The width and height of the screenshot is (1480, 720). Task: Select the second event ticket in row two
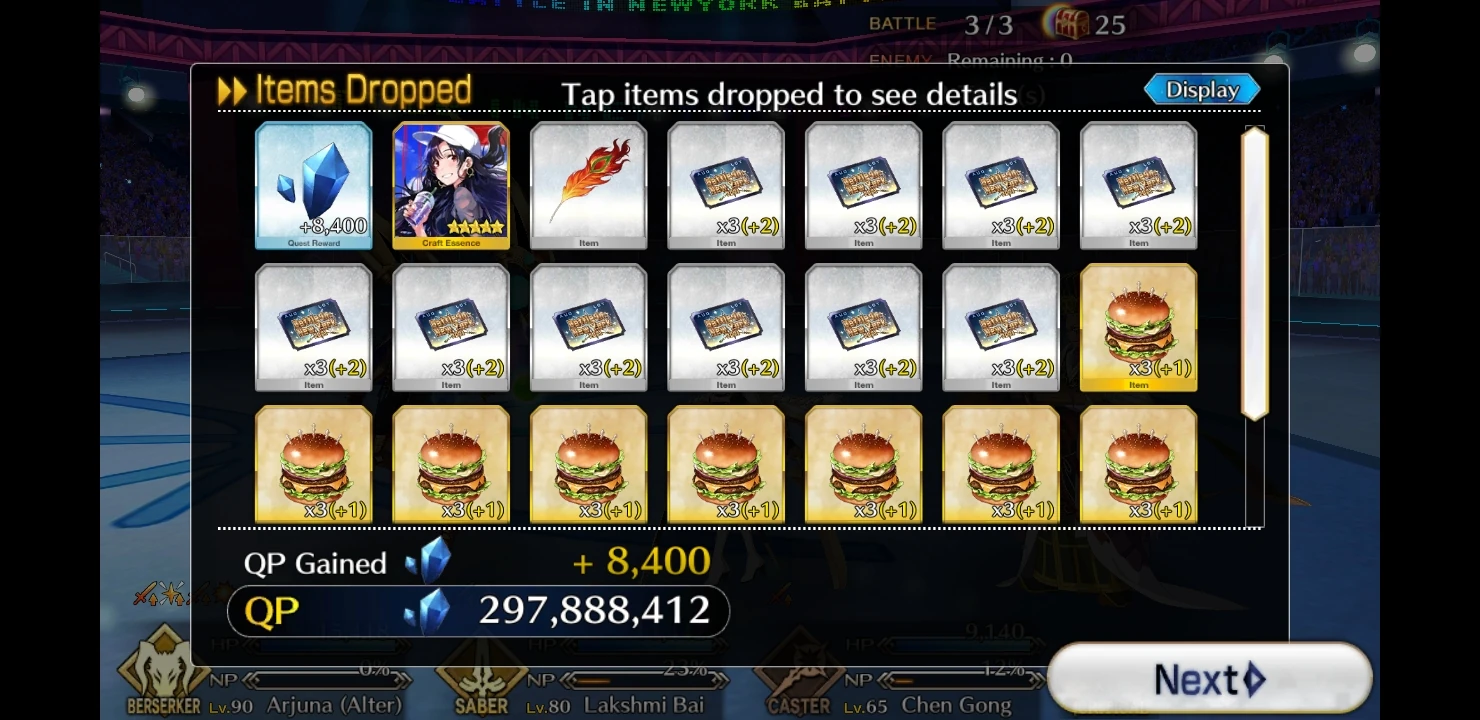[x=450, y=327]
